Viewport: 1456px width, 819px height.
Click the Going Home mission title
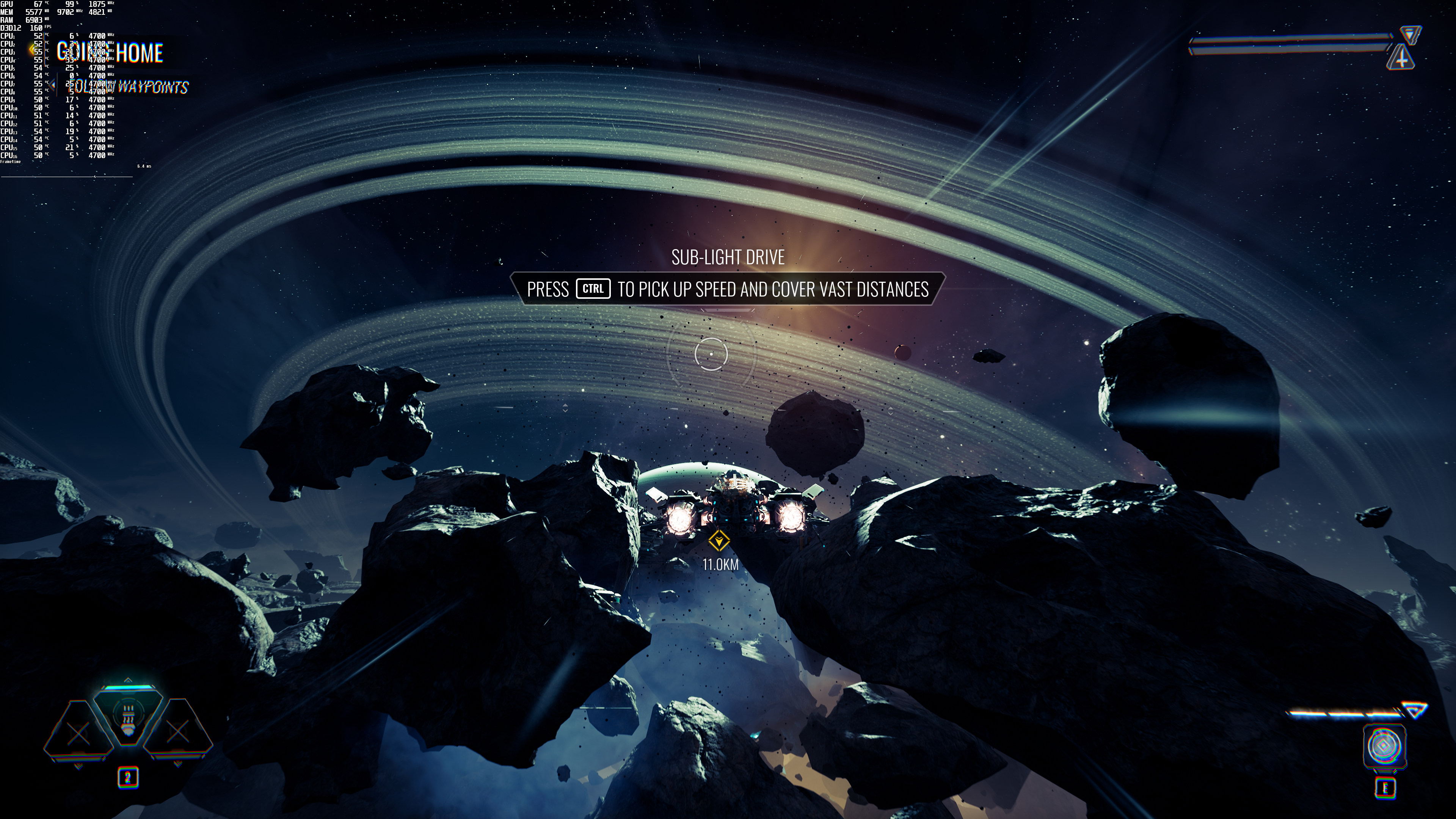110,53
